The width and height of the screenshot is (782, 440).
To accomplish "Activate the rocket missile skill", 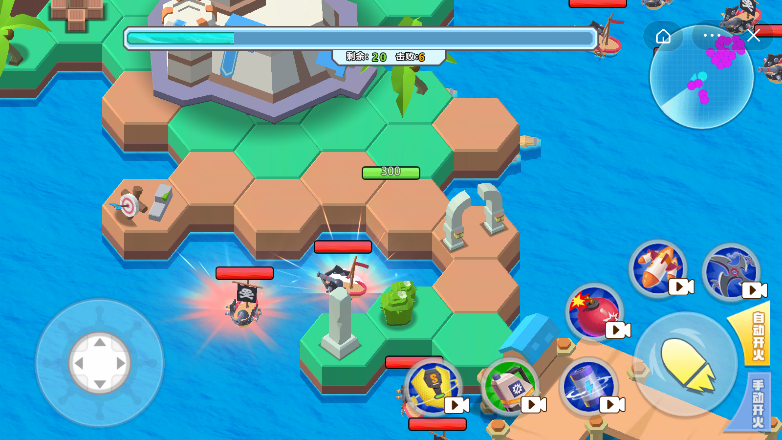I will (x=658, y=268).
